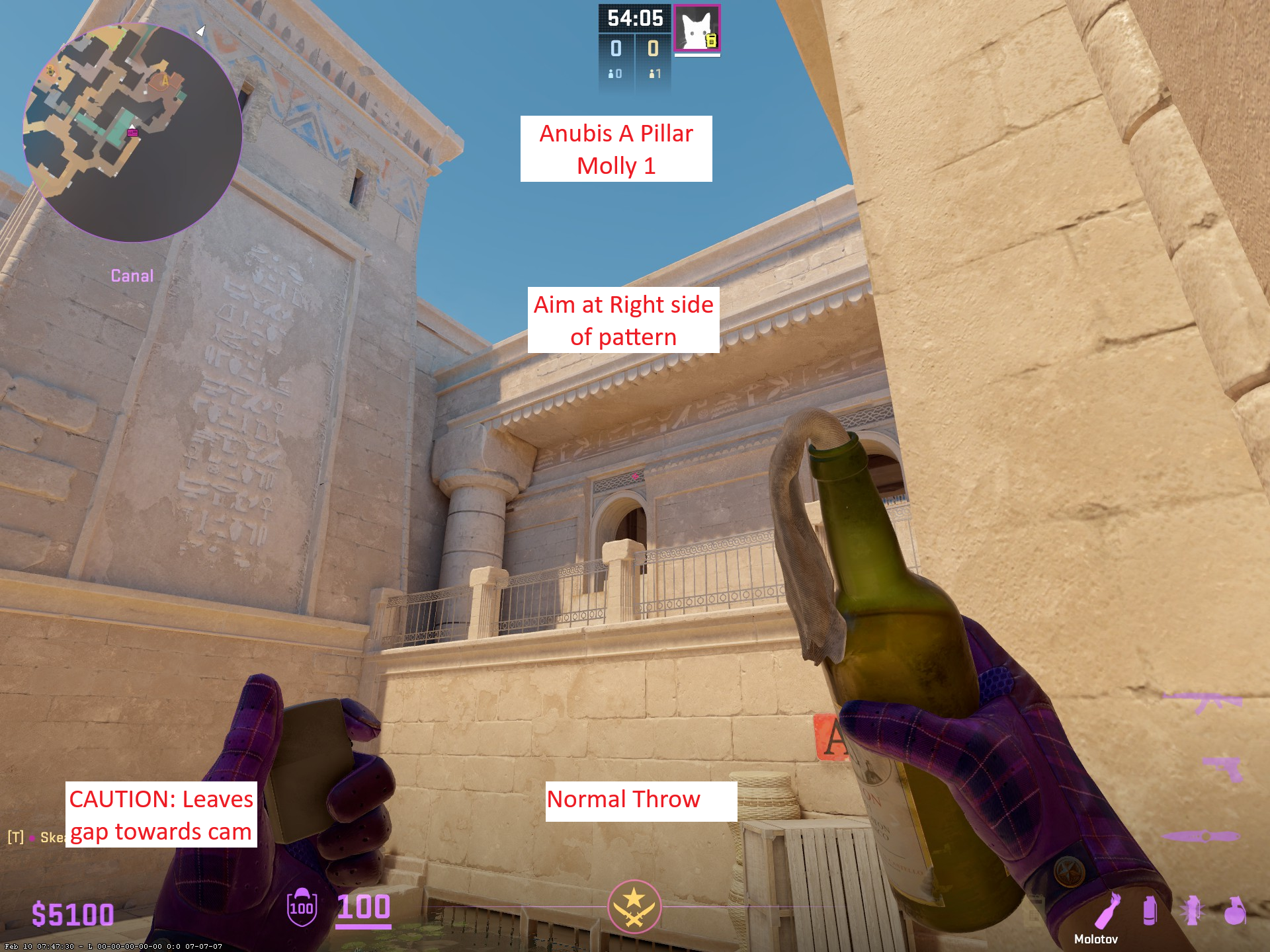Click the kevlar armor shield icon
Screen dimensions: 1270x952
coord(302,907)
